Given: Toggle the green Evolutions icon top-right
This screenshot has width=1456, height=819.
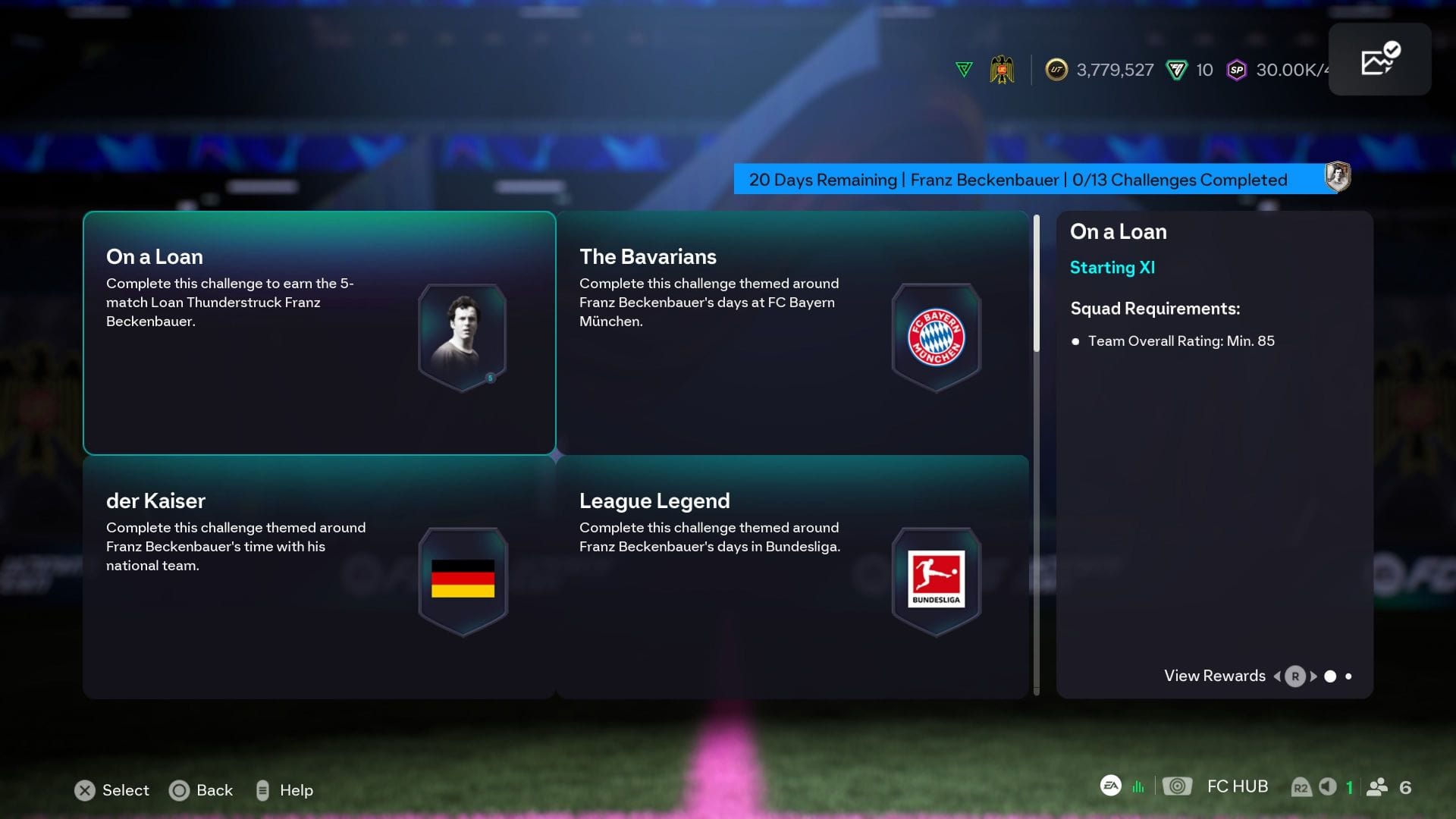Looking at the screenshot, I should click(963, 69).
